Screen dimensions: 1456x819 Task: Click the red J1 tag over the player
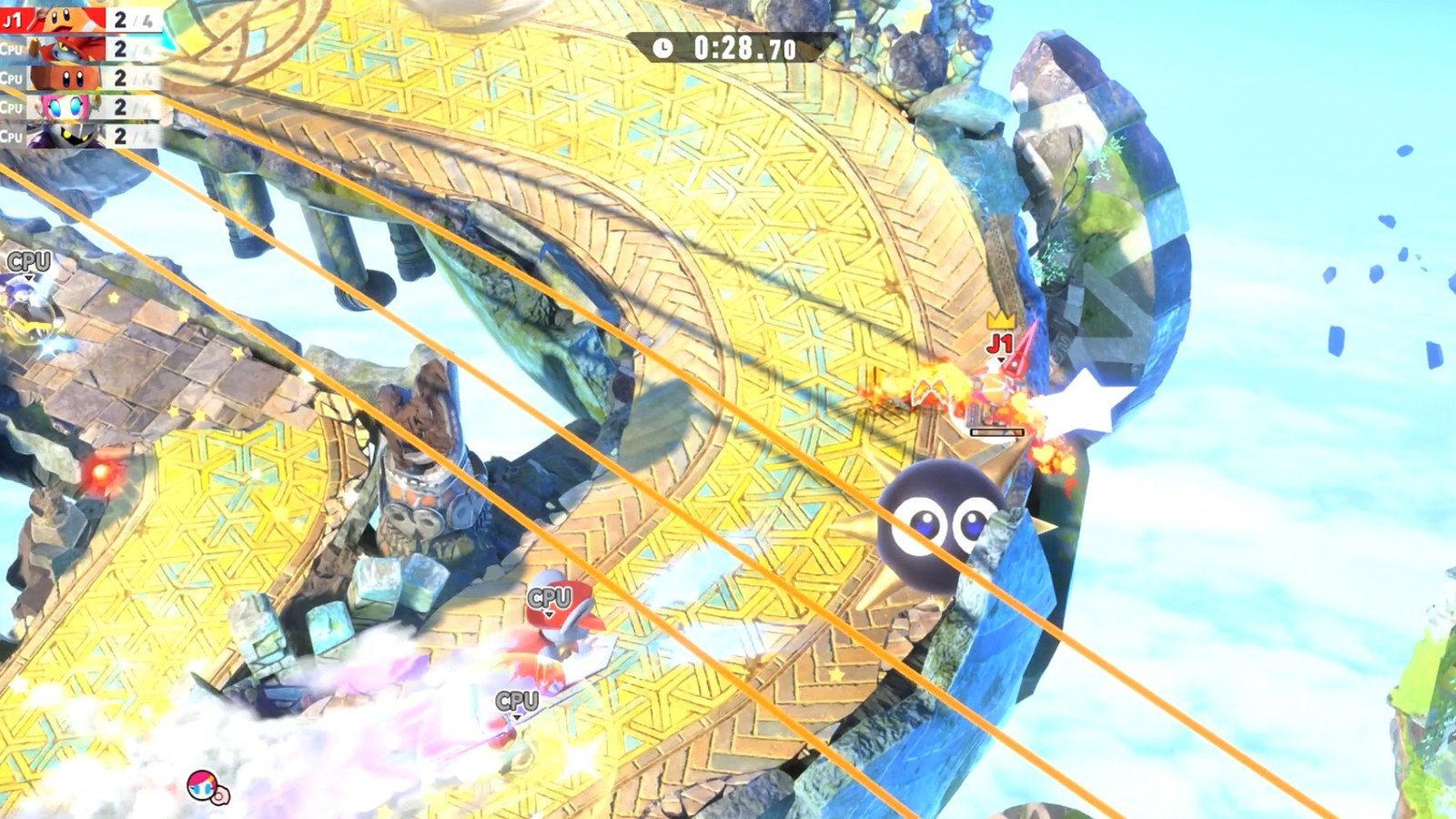1001,344
